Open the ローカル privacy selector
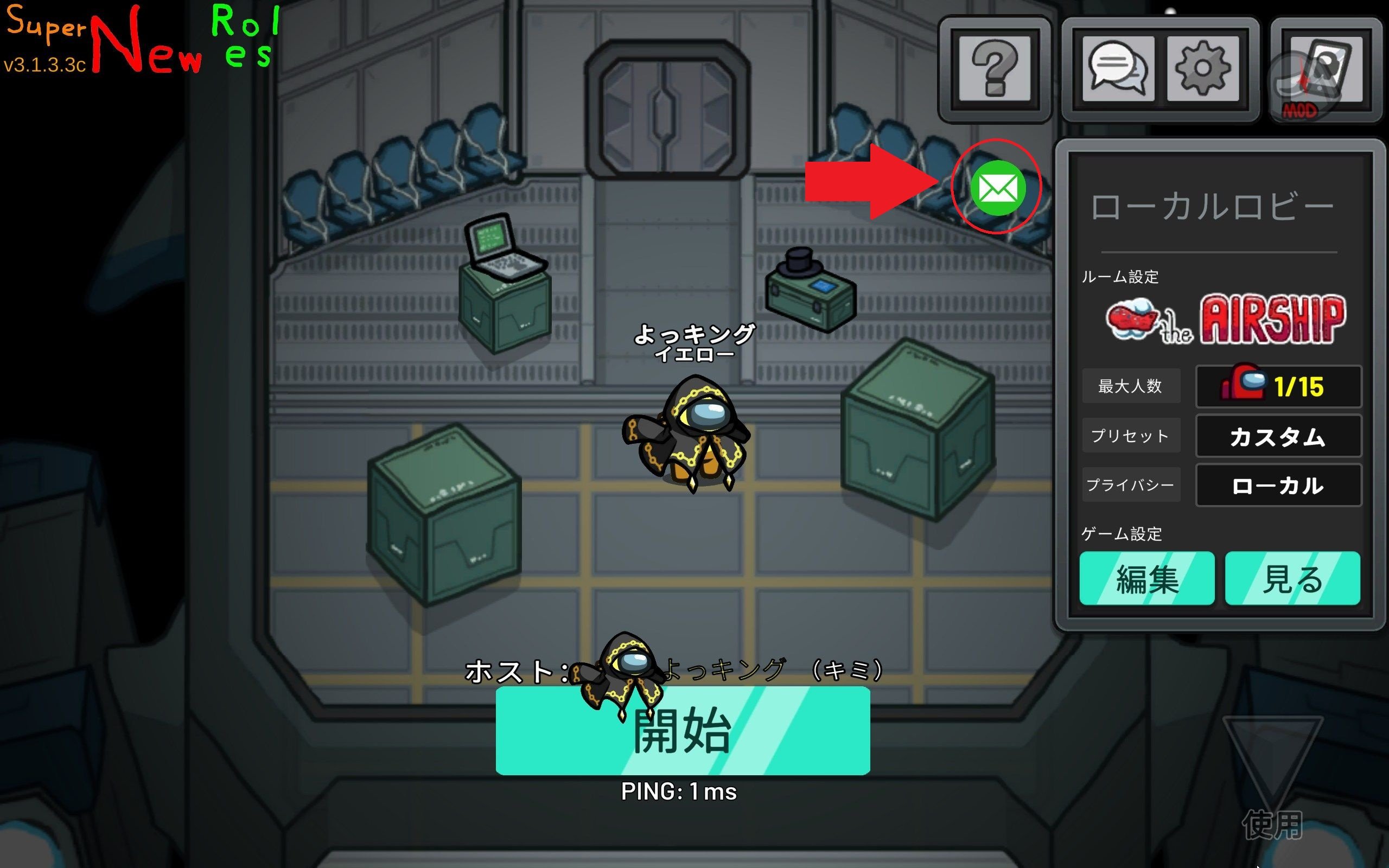 pos(1279,486)
